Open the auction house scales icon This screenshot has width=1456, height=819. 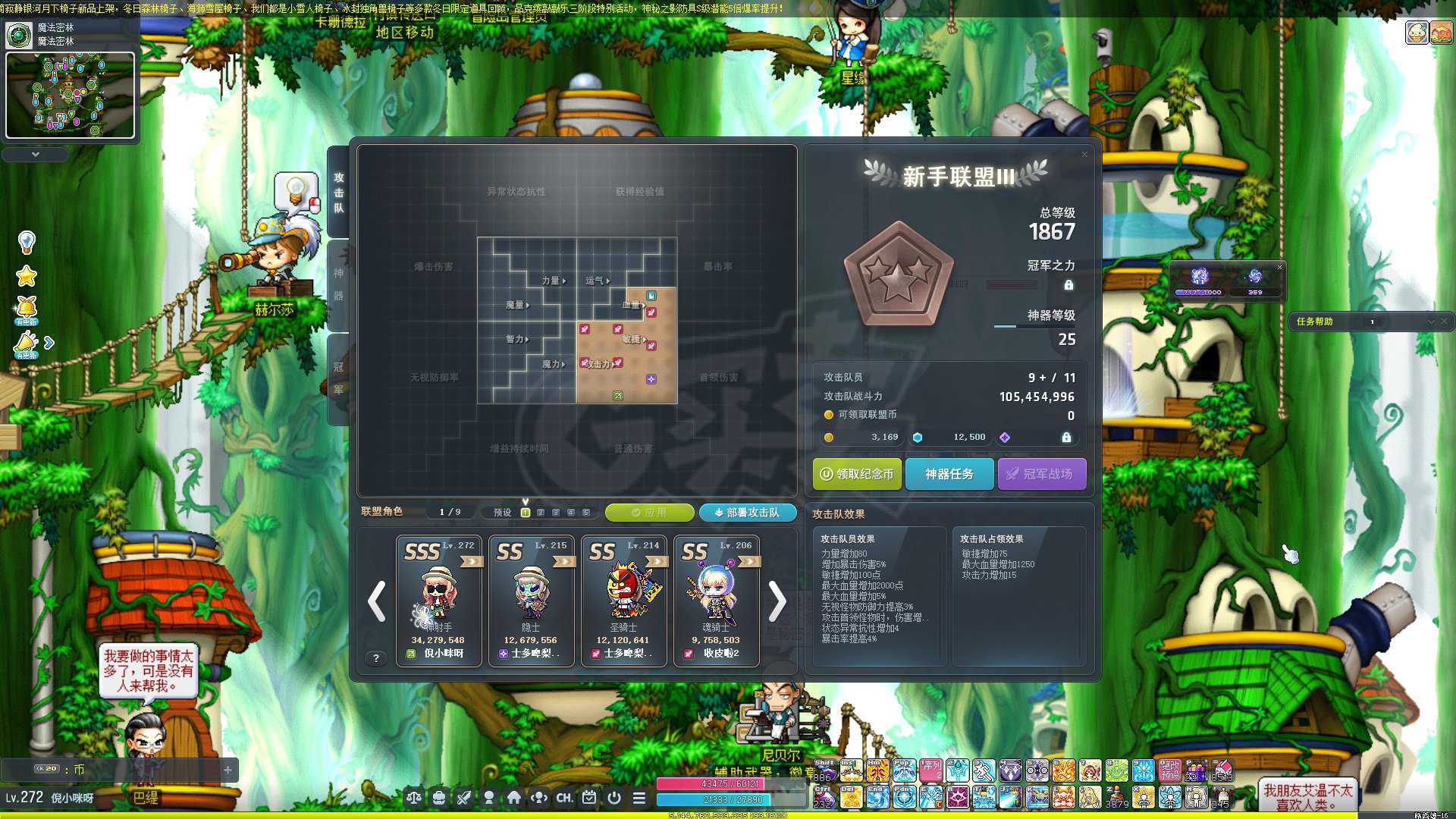click(413, 798)
